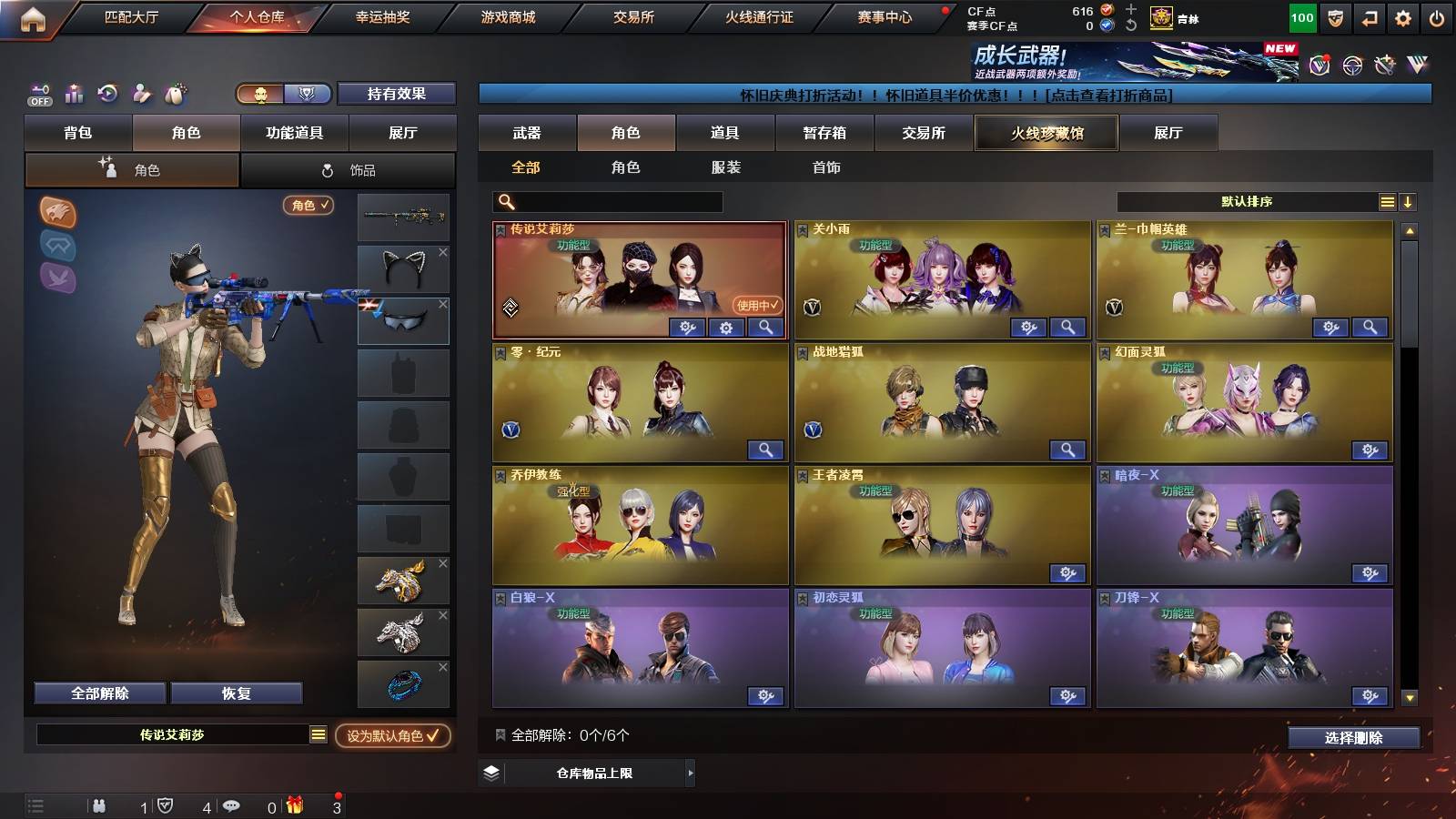The width and height of the screenshot is (1456, 819).
Task: Open the 火线珍藏馆 tab in warehouse
Action: (x=1046, y=133)
